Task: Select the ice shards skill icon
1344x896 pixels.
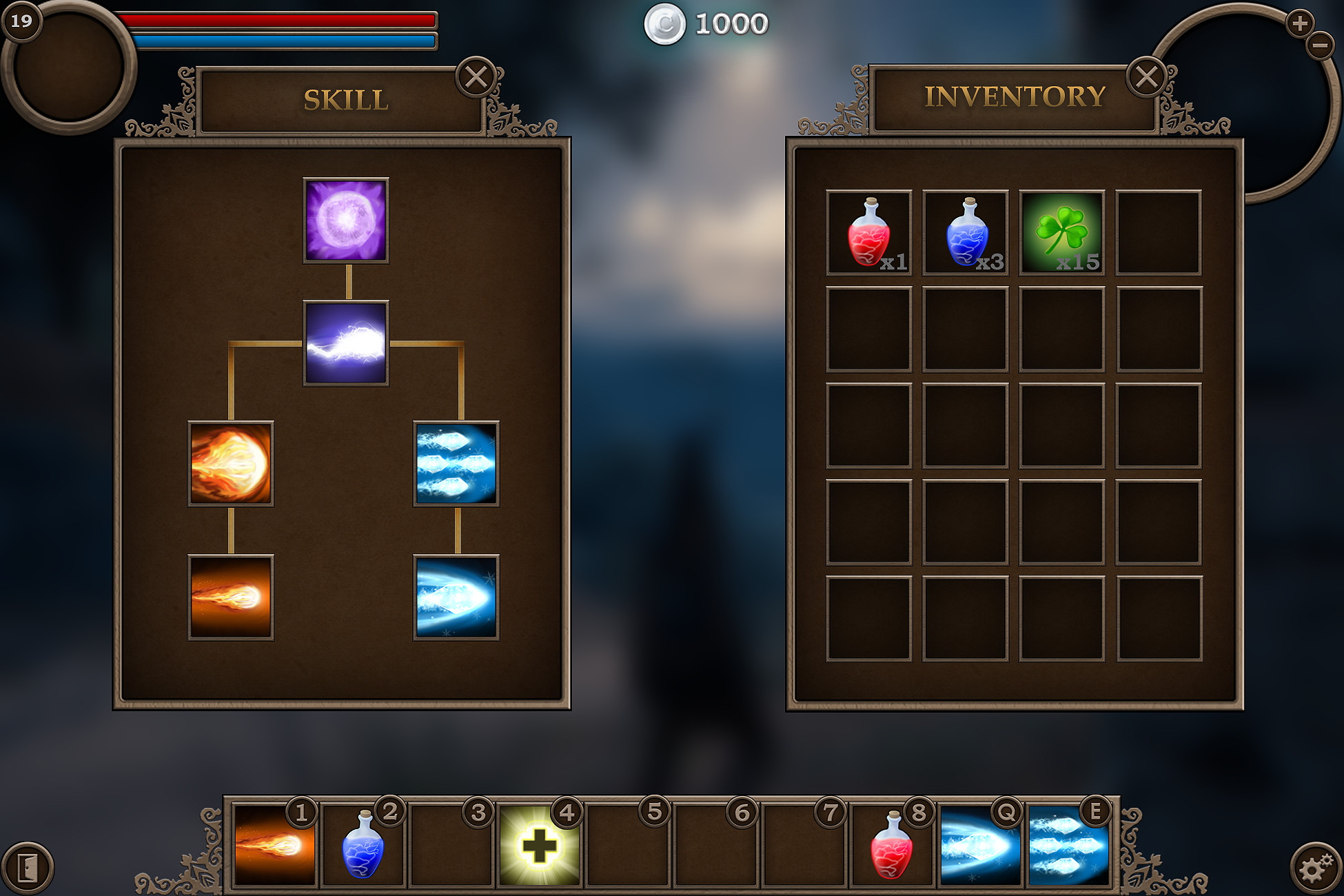Action: click(455, 463)
